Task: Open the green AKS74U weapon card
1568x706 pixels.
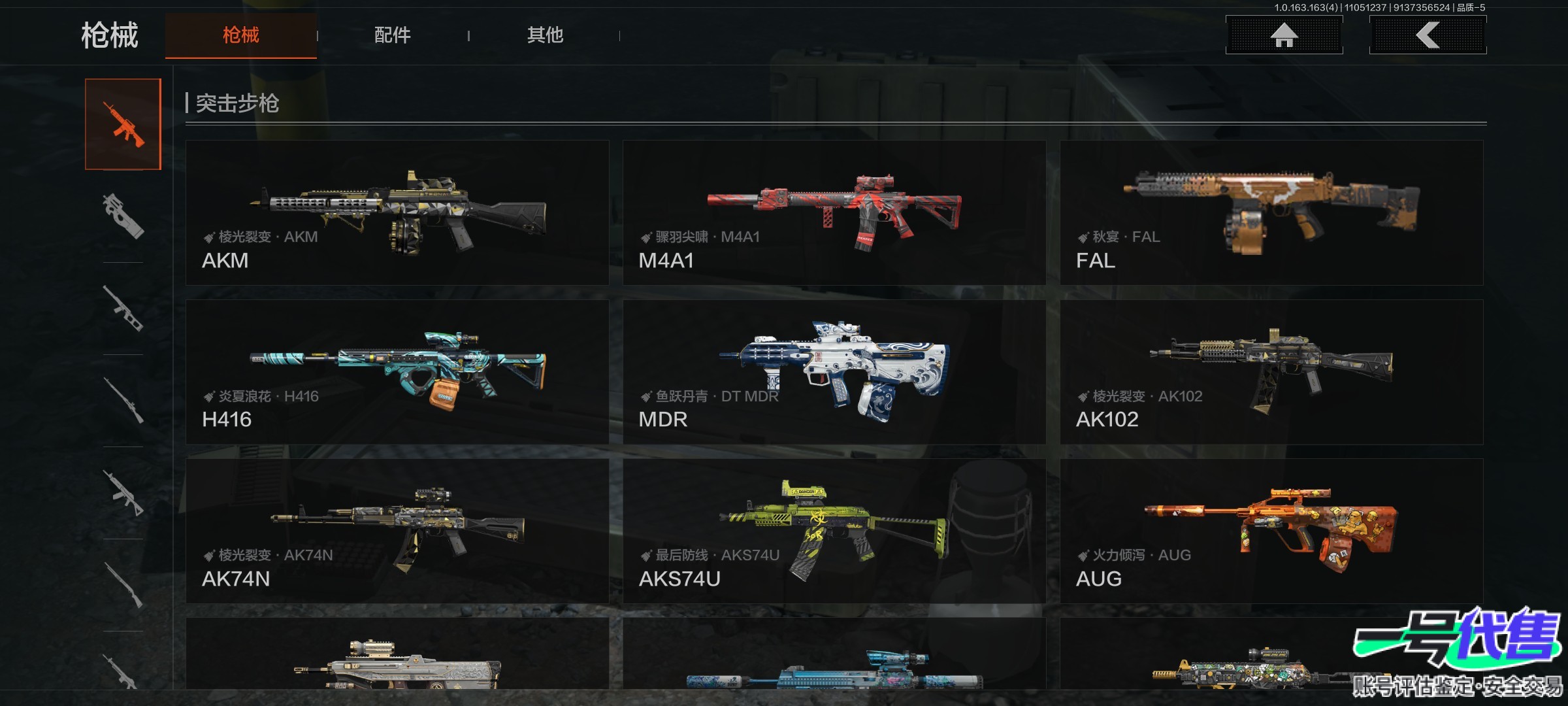Action: [834, 531]
